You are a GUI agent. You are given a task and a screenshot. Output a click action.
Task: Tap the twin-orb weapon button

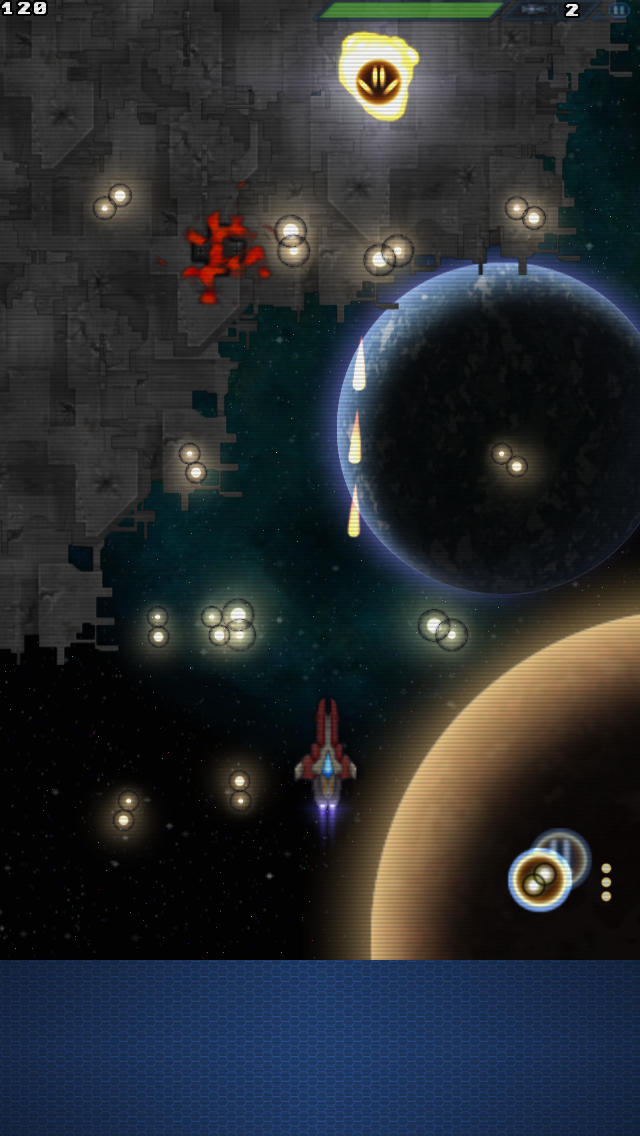click(540, 879)
